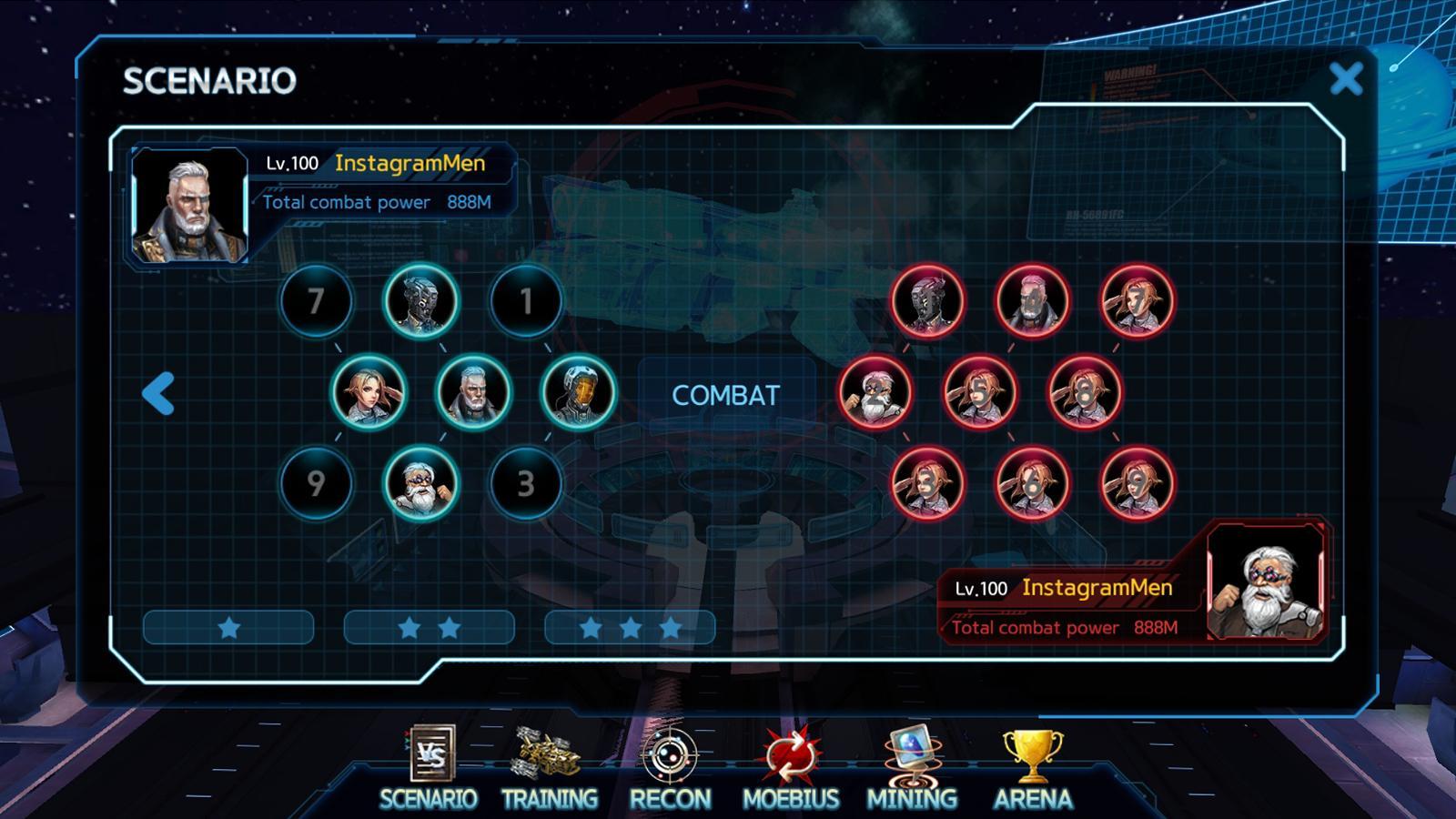Choose empty formation slot number 1
The image size is (1456, 819).
(525, 301)
